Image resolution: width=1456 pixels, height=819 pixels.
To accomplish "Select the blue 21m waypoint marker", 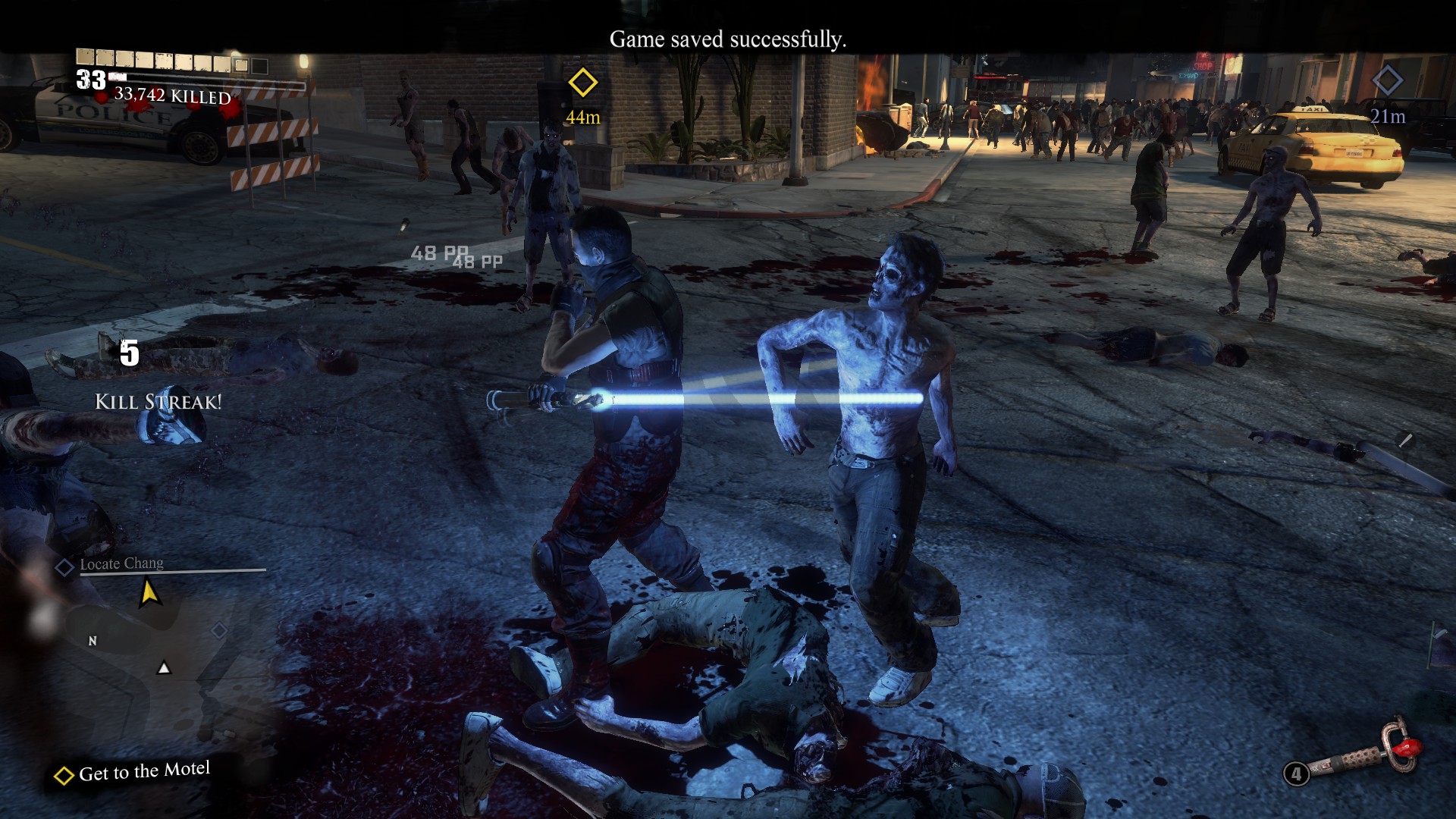I will click(1387, 80).
